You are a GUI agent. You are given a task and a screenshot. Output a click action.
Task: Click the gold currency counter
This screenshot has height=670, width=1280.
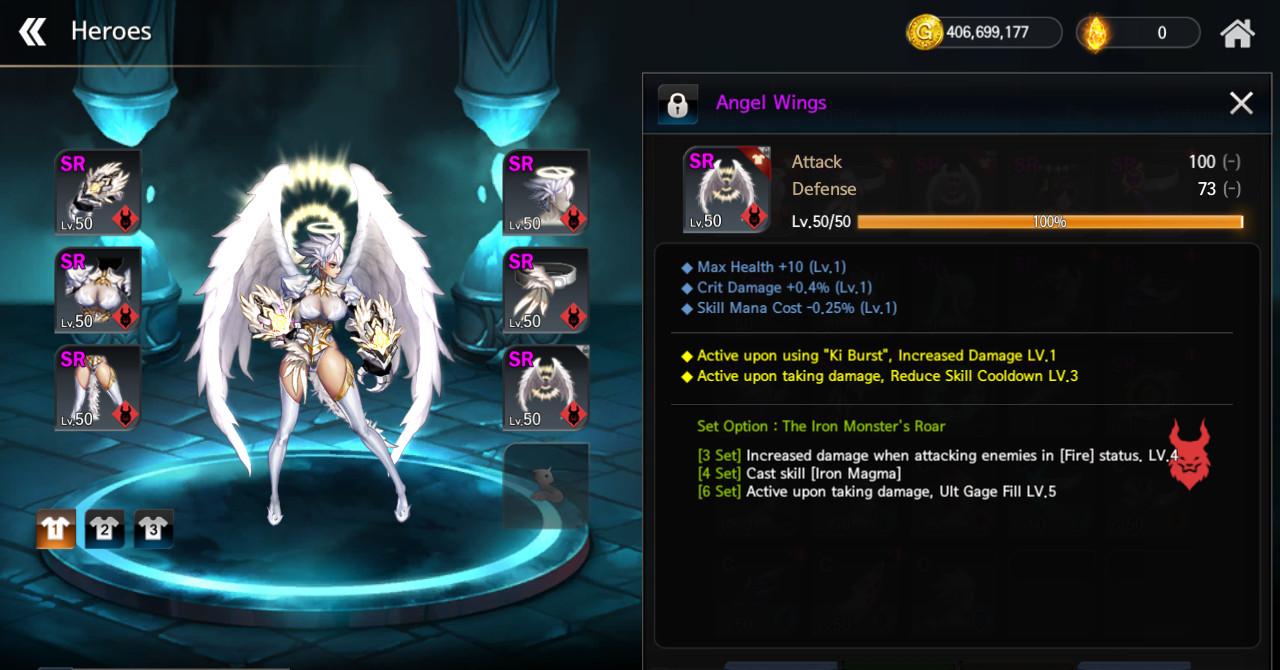click(984, 32)
